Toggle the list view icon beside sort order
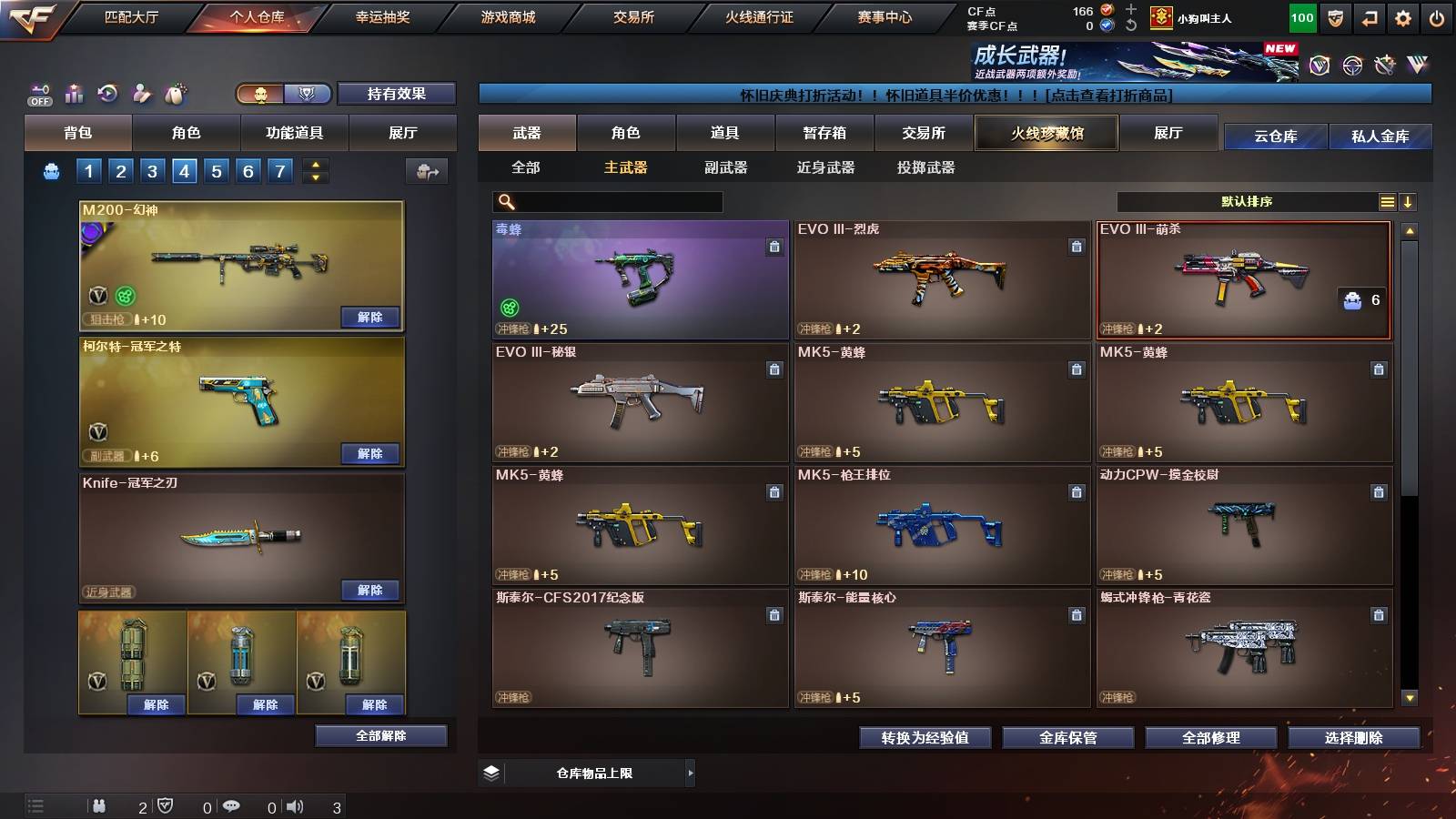The height and width of the screenshot is (819, 1456). [1387, 201]
